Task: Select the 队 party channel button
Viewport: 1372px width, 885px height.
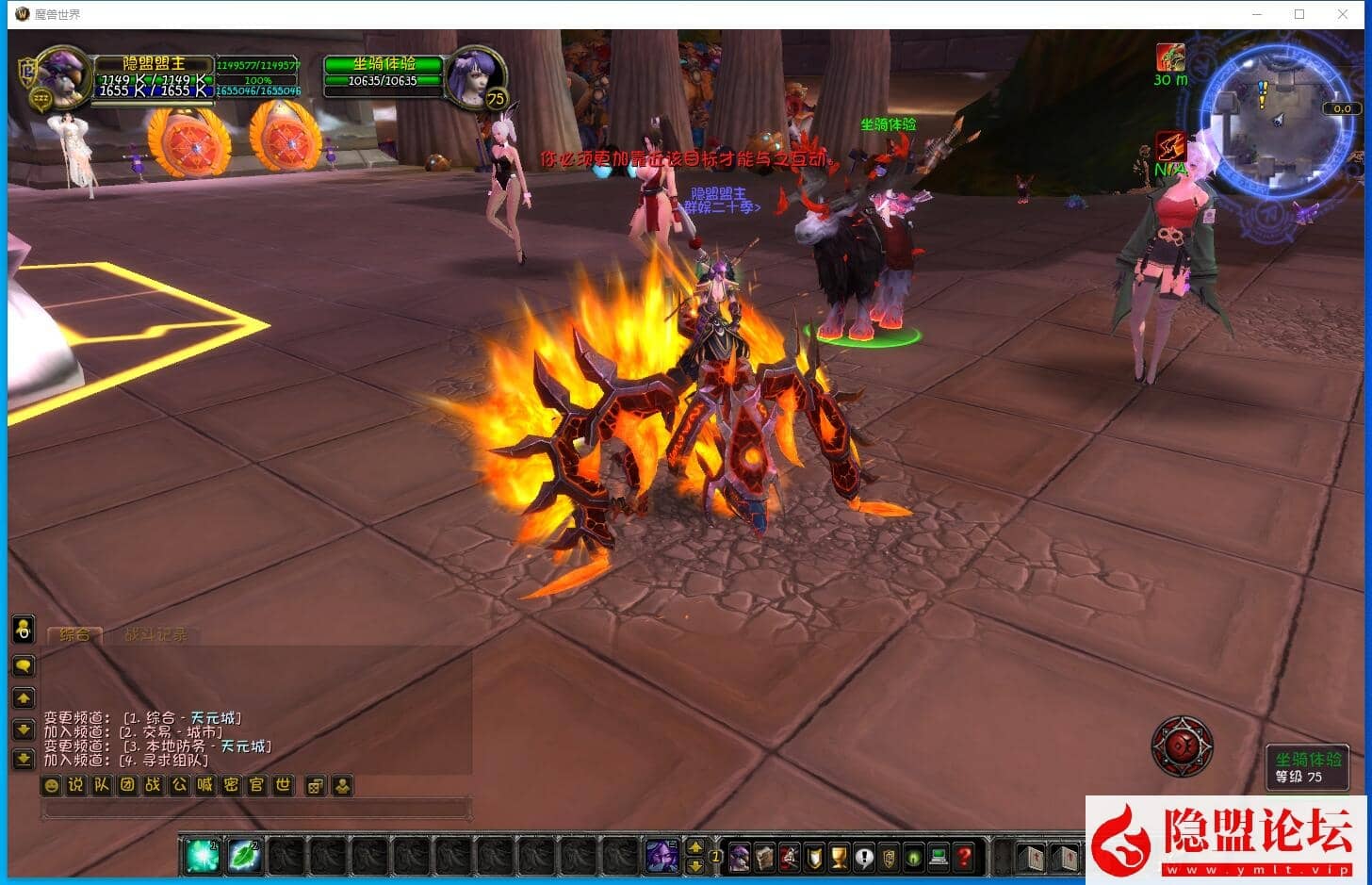Action: coord(102,785)
